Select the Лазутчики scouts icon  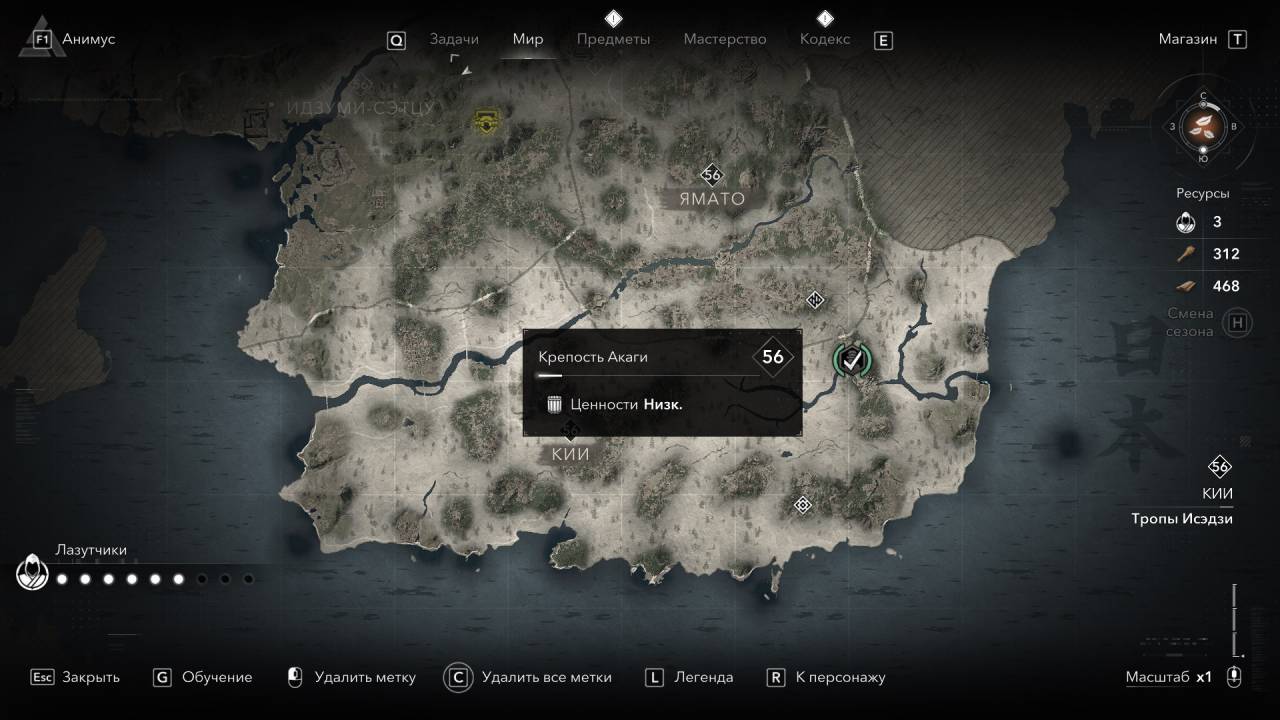pyautogui.click(x=33, y=573)
